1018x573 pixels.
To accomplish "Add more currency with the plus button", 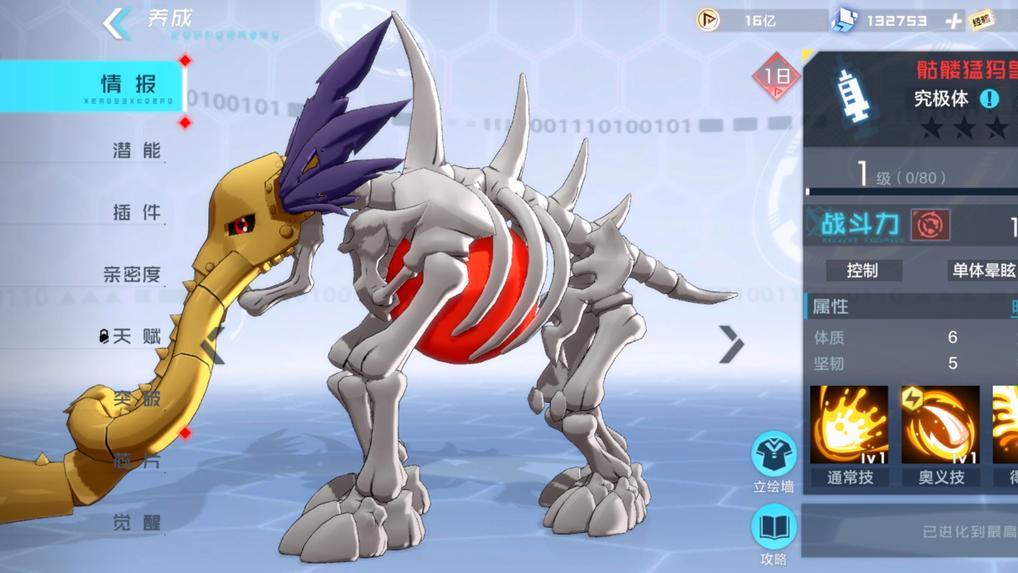I will [953, 20].
